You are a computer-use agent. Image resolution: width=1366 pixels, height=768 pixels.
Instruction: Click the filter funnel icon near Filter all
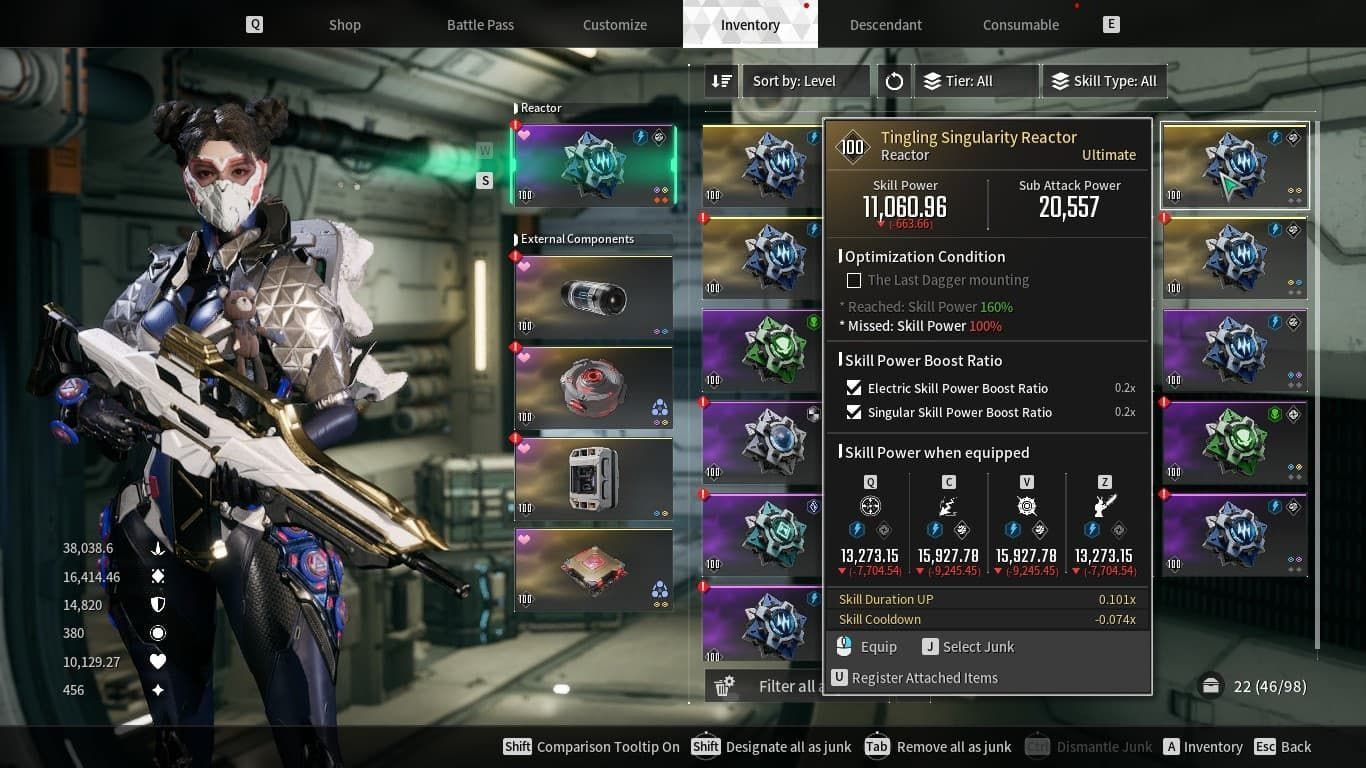724,686
